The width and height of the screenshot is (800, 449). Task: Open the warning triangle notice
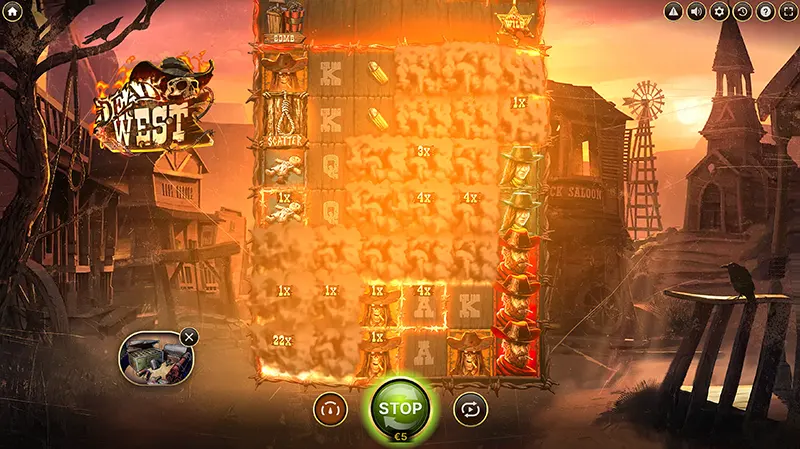pos(673,12)
